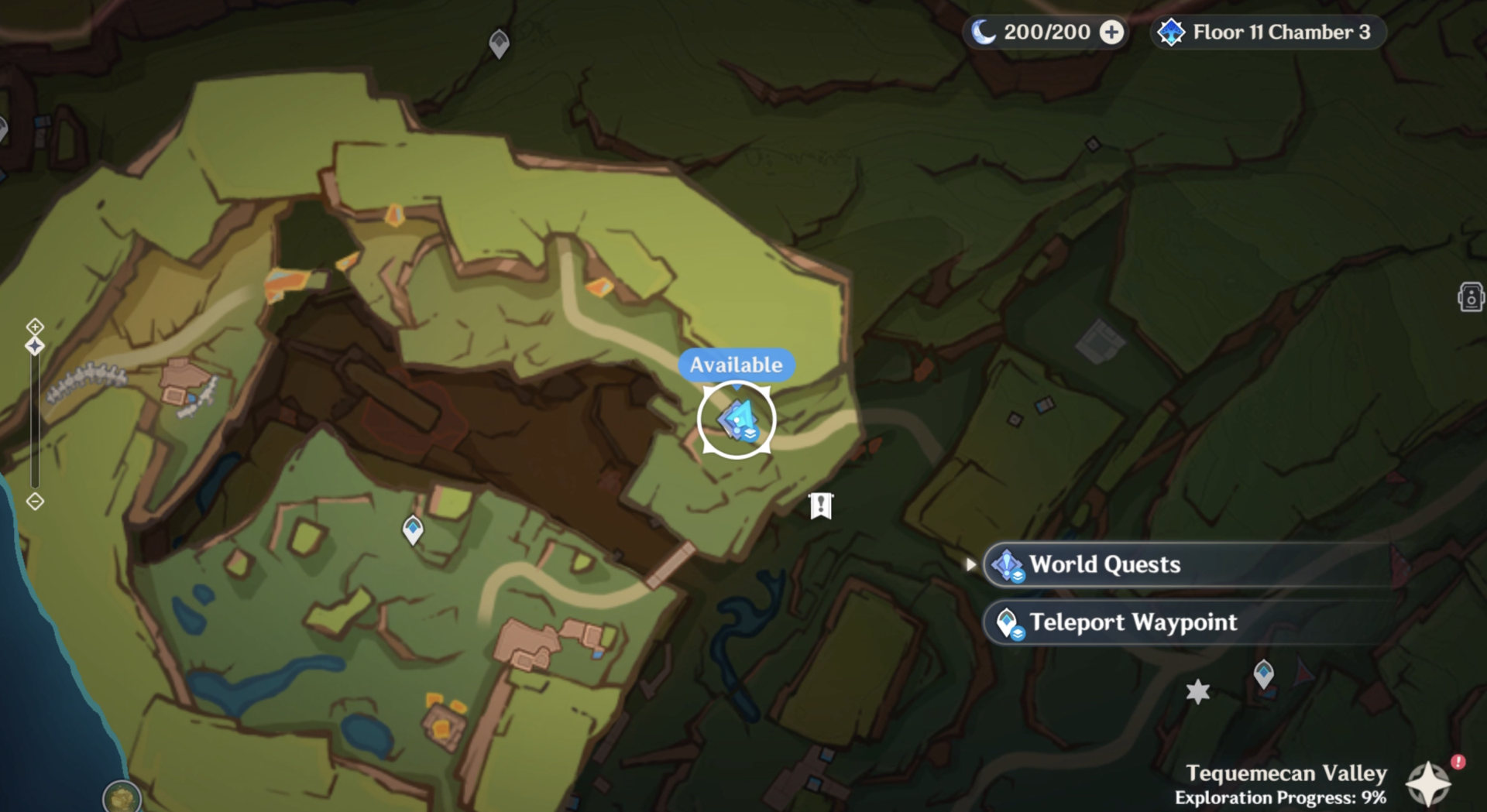
Task: Open the map pin panel icon
Action: click(1471, 296)
